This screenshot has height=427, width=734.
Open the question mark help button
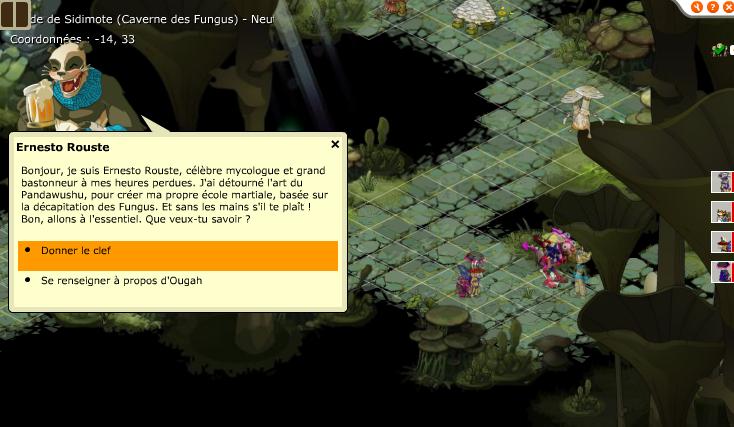(713, 7)
